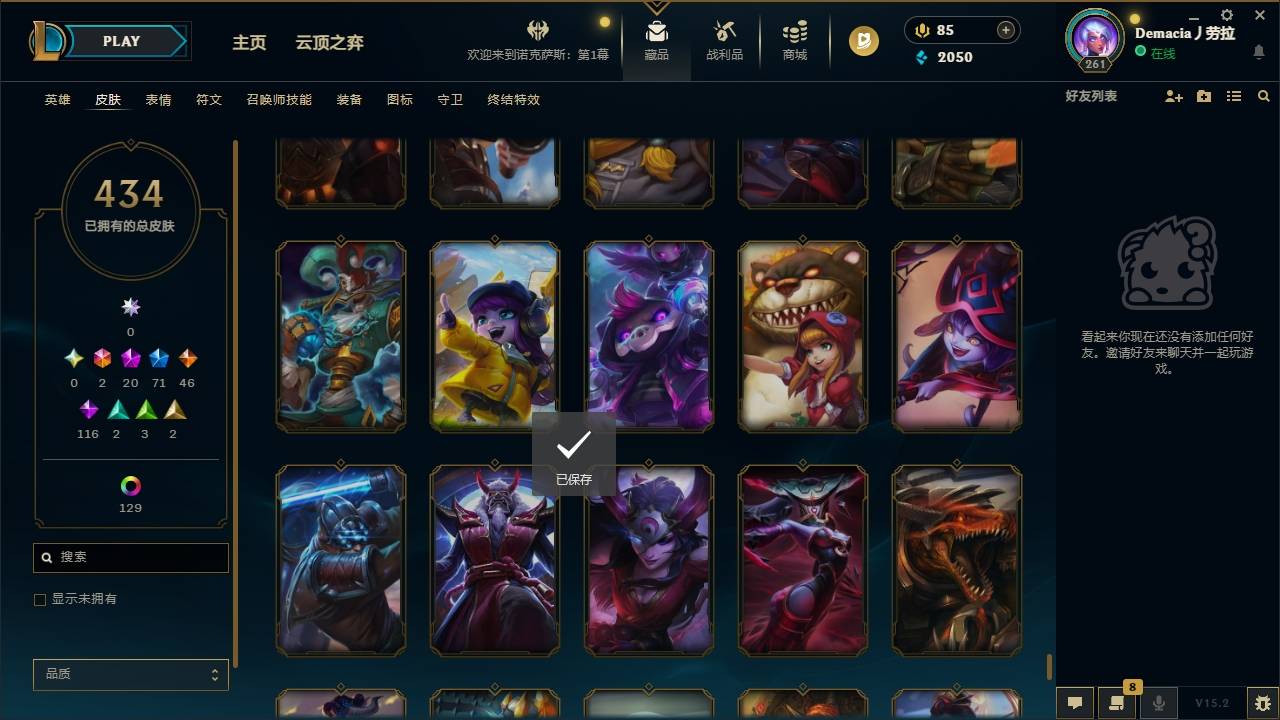The width and height of the screenshot is (1280, 720).
Task: Open unread chat messages showing badge 8
Action: tap(1116, 702)
